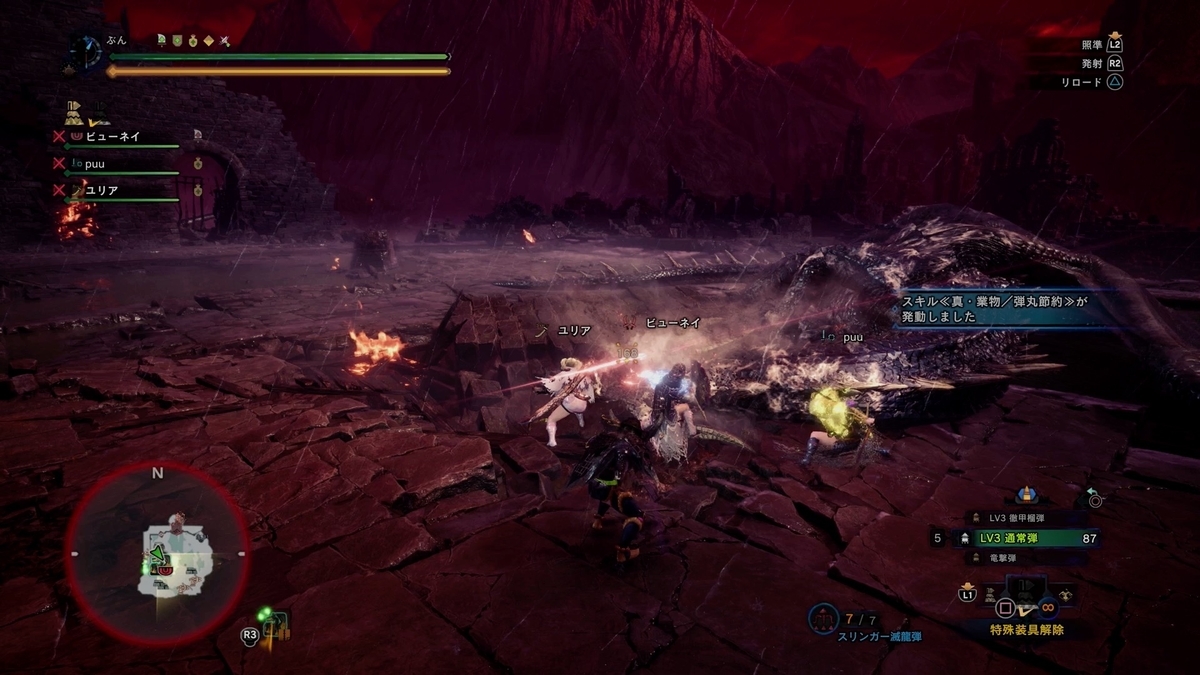This screenshot has height=675, width=1200.
Task: Click the blue bullet ammo icon above the ammo list
Action: tap(1026, 494)
